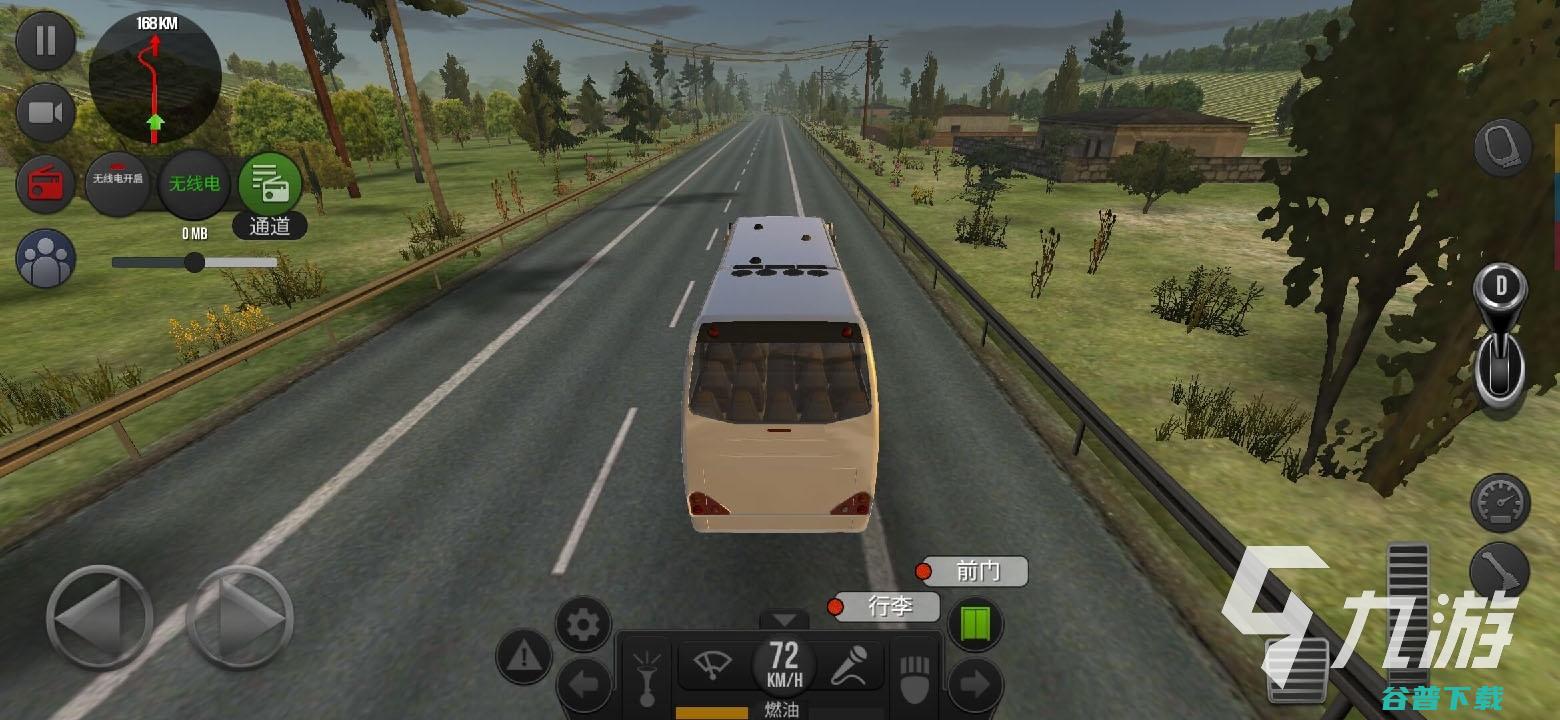The image size is (1560, 720).
Task: Turn on the hazard warning lights
Action: (524, 657)
